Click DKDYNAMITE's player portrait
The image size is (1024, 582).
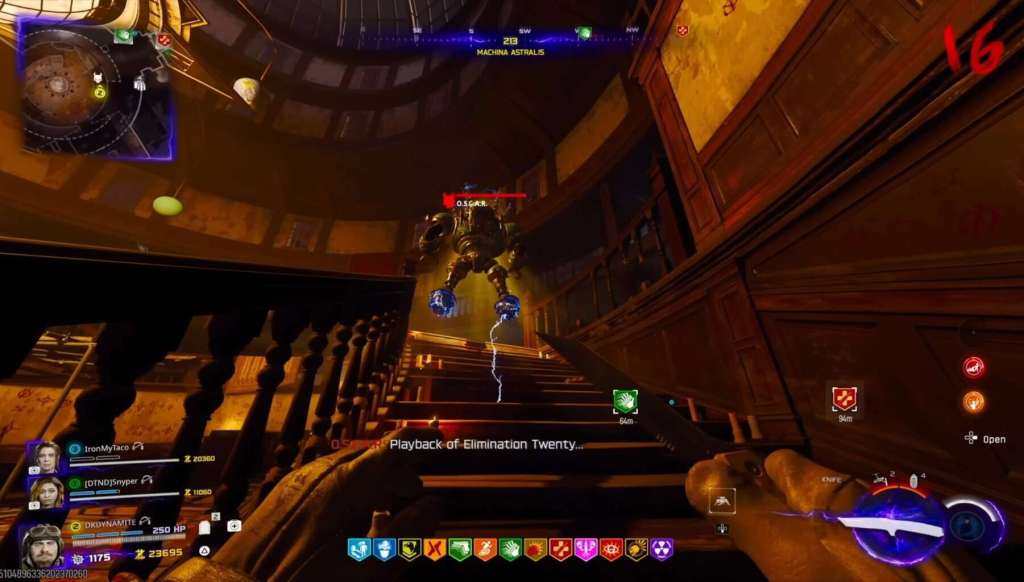[43, 545]
